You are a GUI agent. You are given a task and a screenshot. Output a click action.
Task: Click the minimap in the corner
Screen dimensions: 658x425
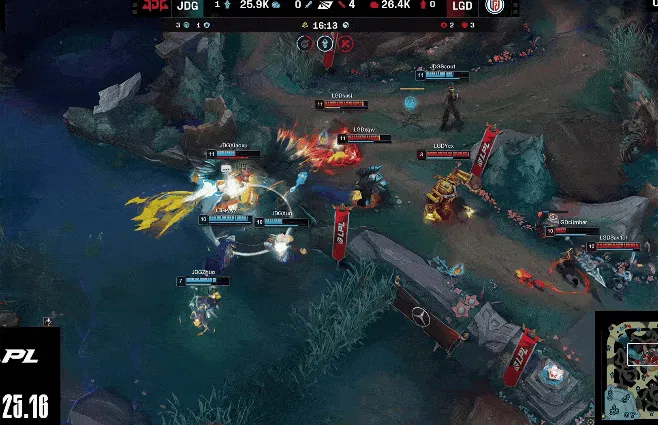(x=627, y=368)
